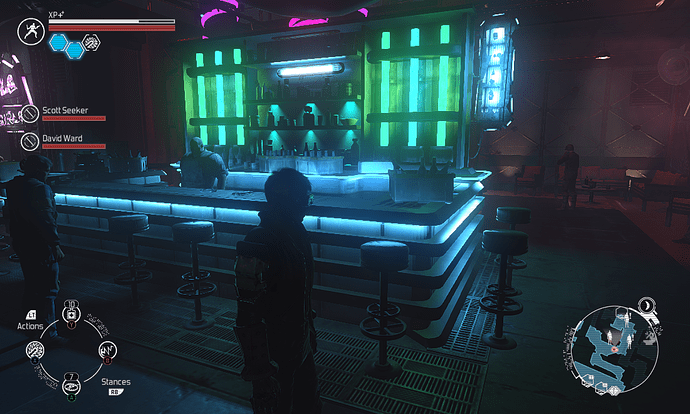The height and width of the screenshot is (414, 690).
Task: Select the bottom action wheel item showing 7
Action: pyautogui.click(x=71, y=386)
